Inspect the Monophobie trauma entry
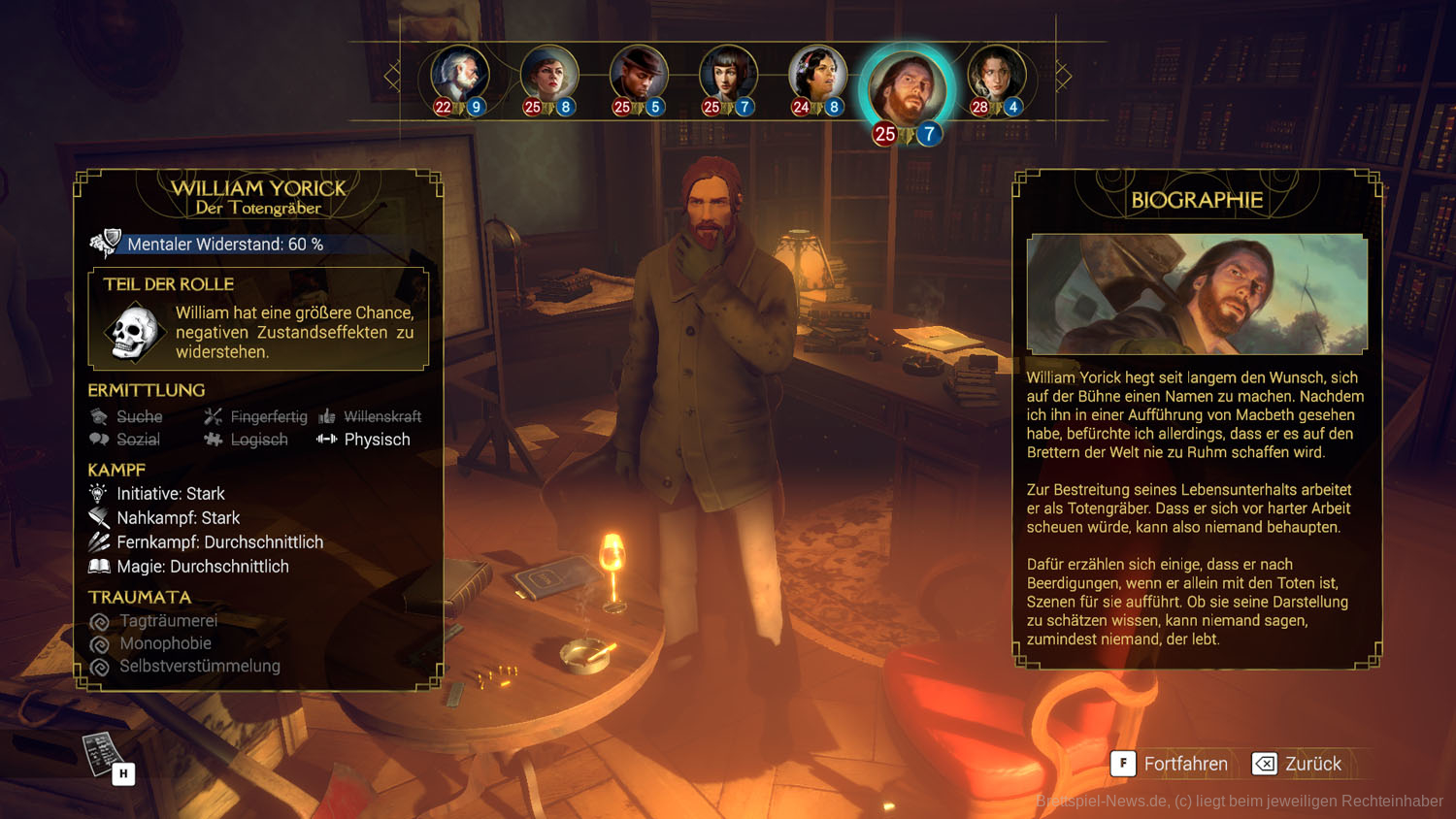This screenshot has height=819, width=1456. pyautogui.click(x=164, y=643)
